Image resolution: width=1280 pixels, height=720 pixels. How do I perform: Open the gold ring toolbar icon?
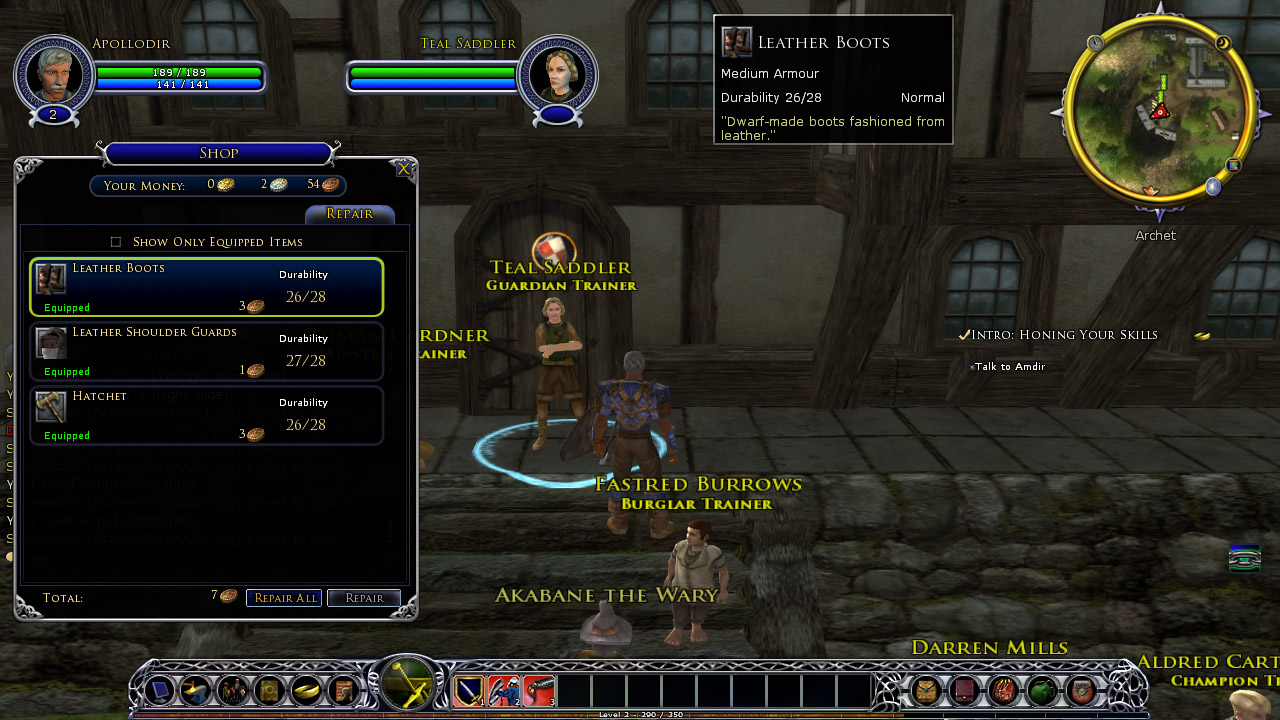pos(306,690)
